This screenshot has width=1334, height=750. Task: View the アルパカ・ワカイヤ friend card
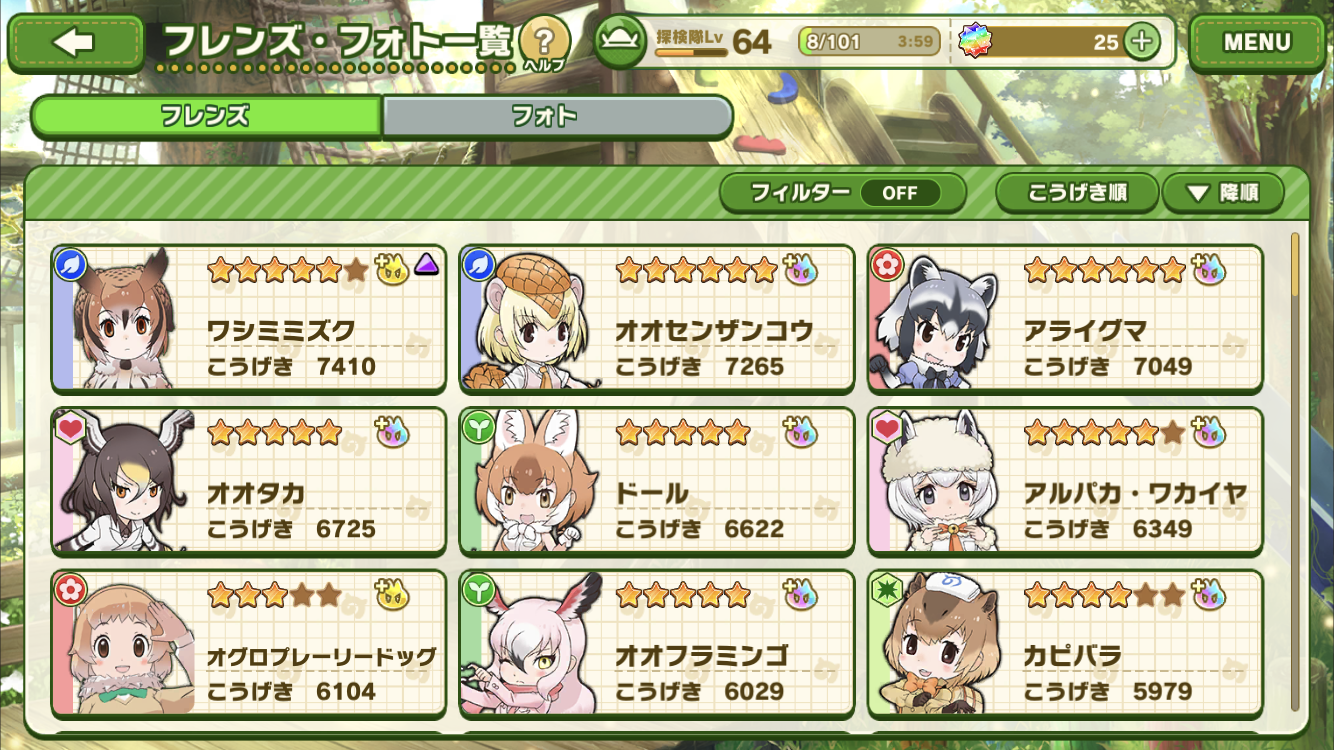1065,481
